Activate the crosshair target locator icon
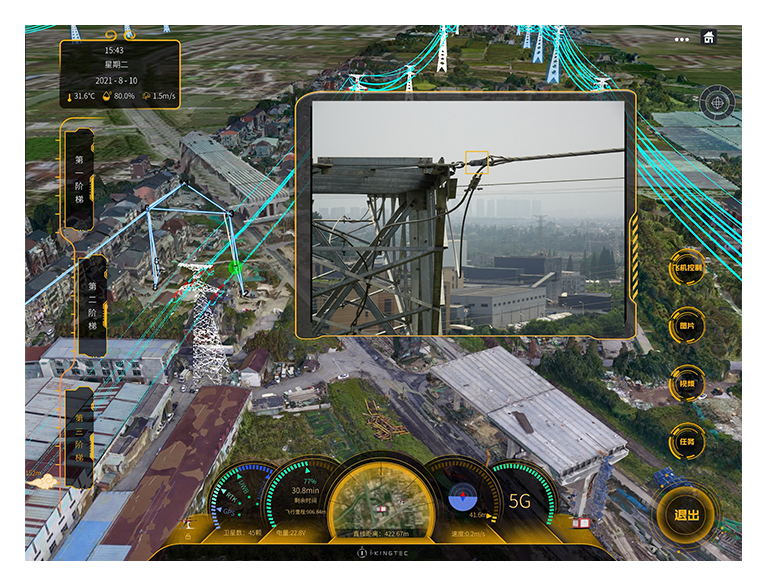 (716, 101)
